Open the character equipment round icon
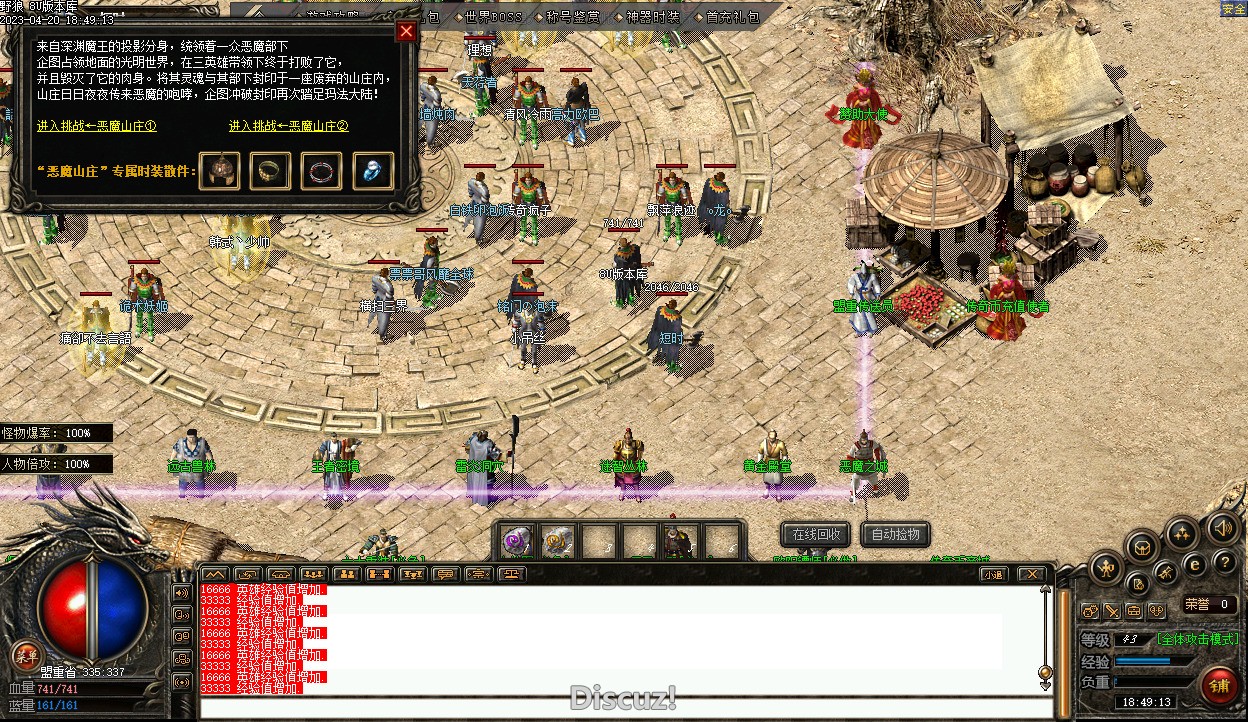 [x=1106, y=568]
